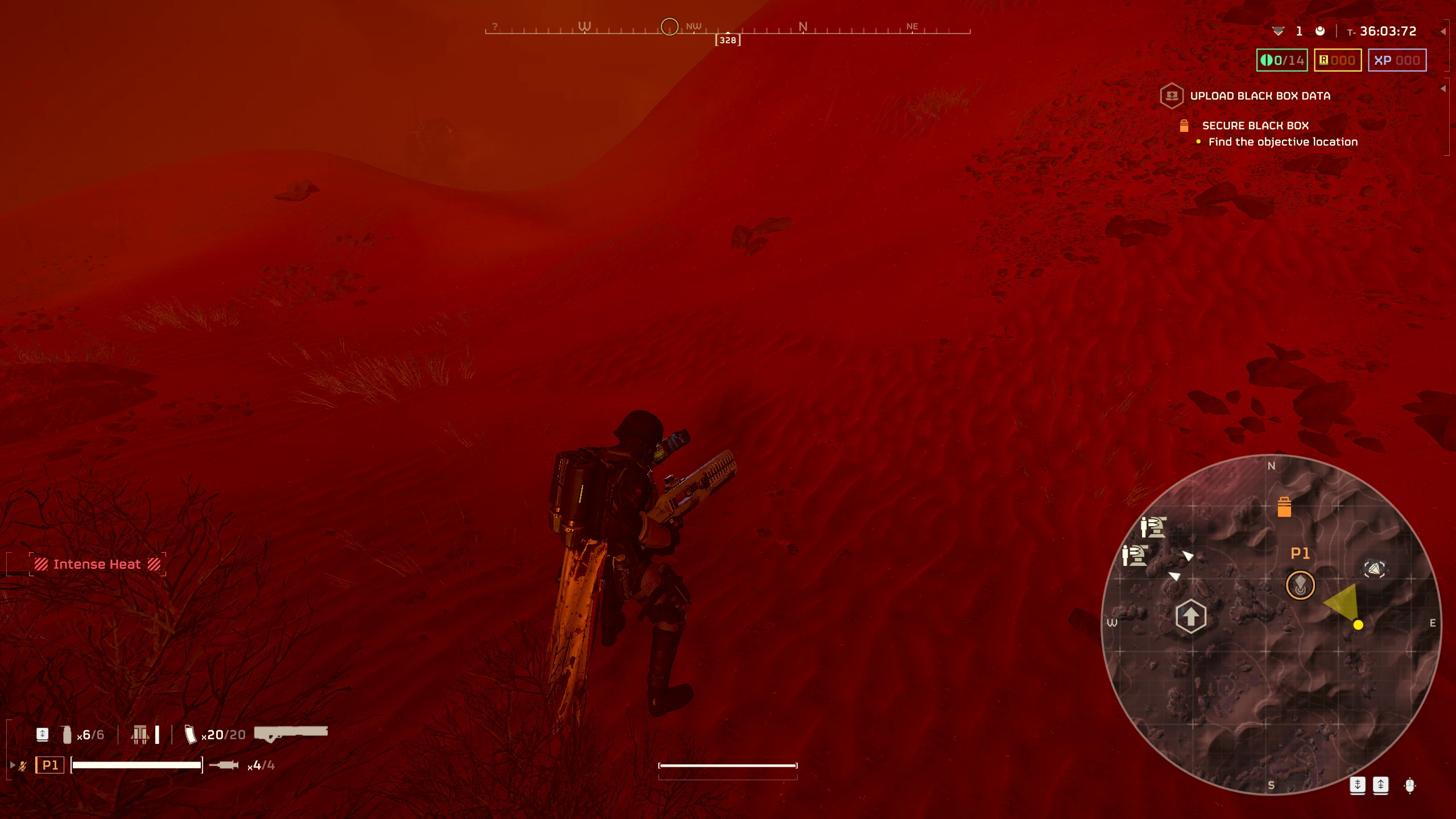Toggle the muted microphone icon

23,766
